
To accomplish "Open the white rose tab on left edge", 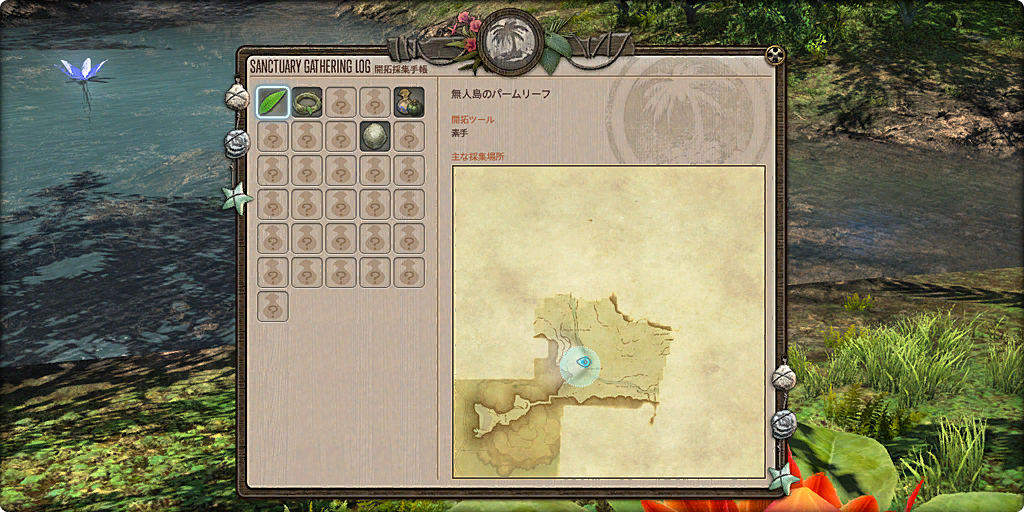I will pos(237,143).
